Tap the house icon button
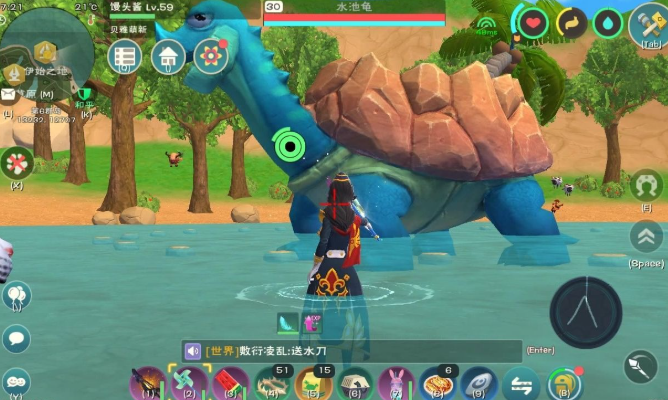Image resolution: width=668 pixels, height=400 pixels. (168, 56)
